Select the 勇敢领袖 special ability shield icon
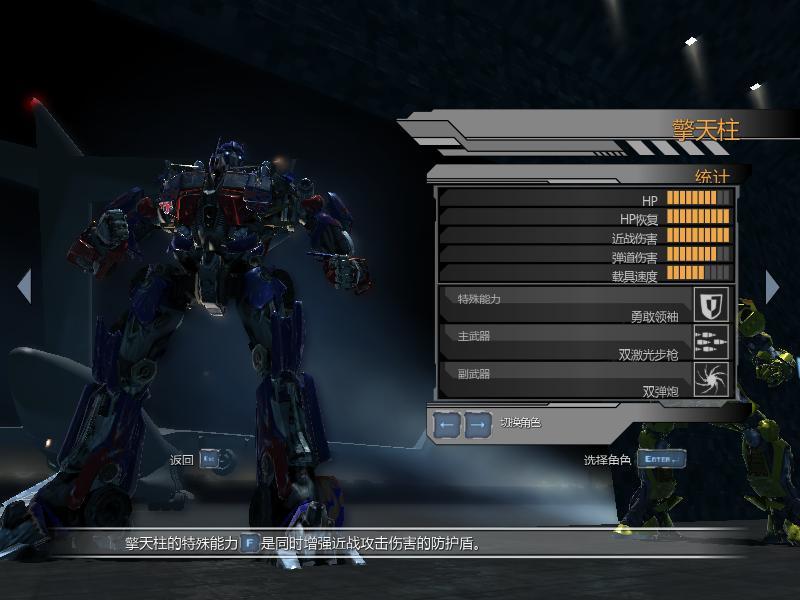This screenshot has width=800, height=600. coord(712,304)
